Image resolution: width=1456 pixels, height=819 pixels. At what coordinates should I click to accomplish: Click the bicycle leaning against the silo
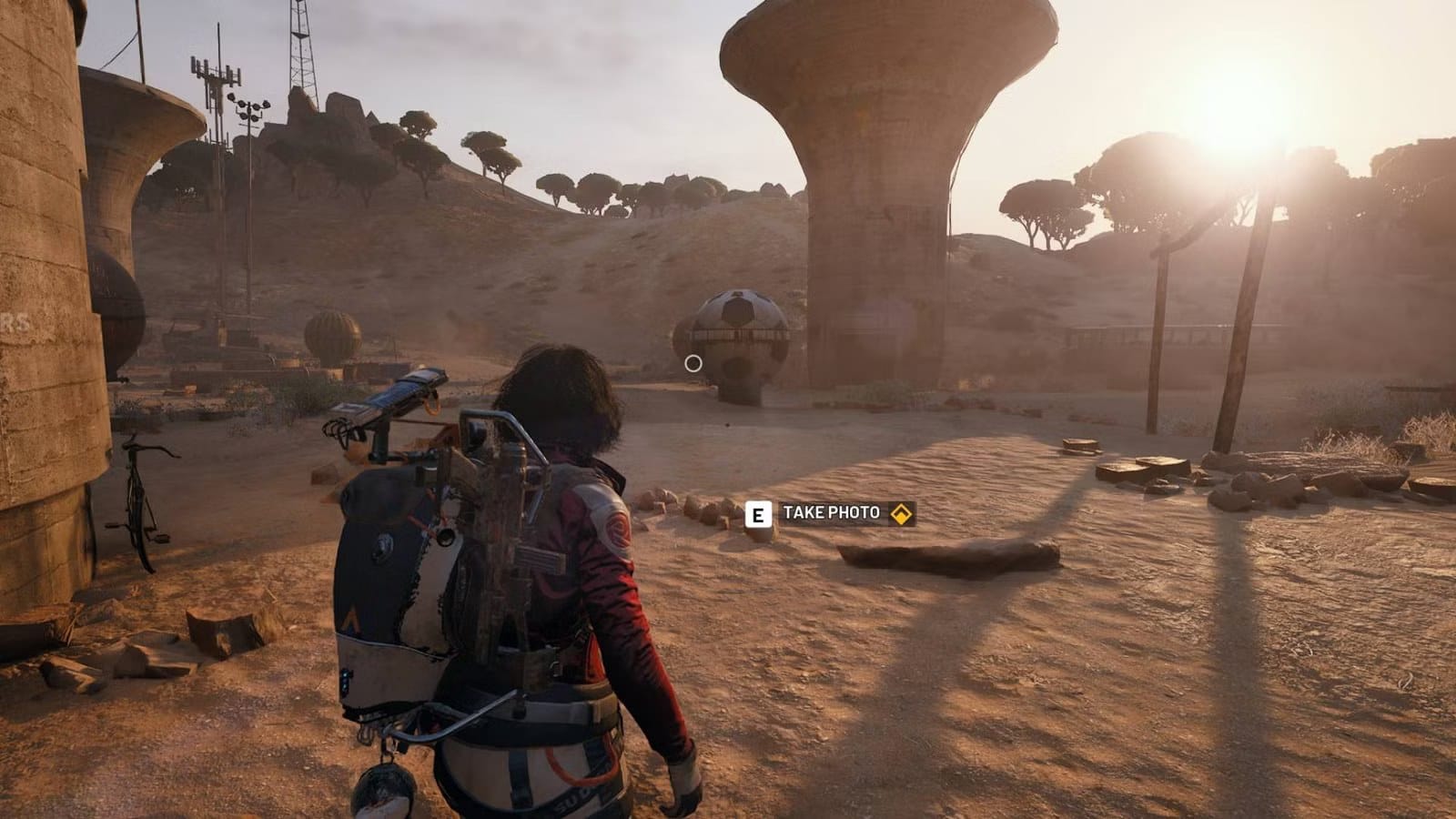(136, 496)
